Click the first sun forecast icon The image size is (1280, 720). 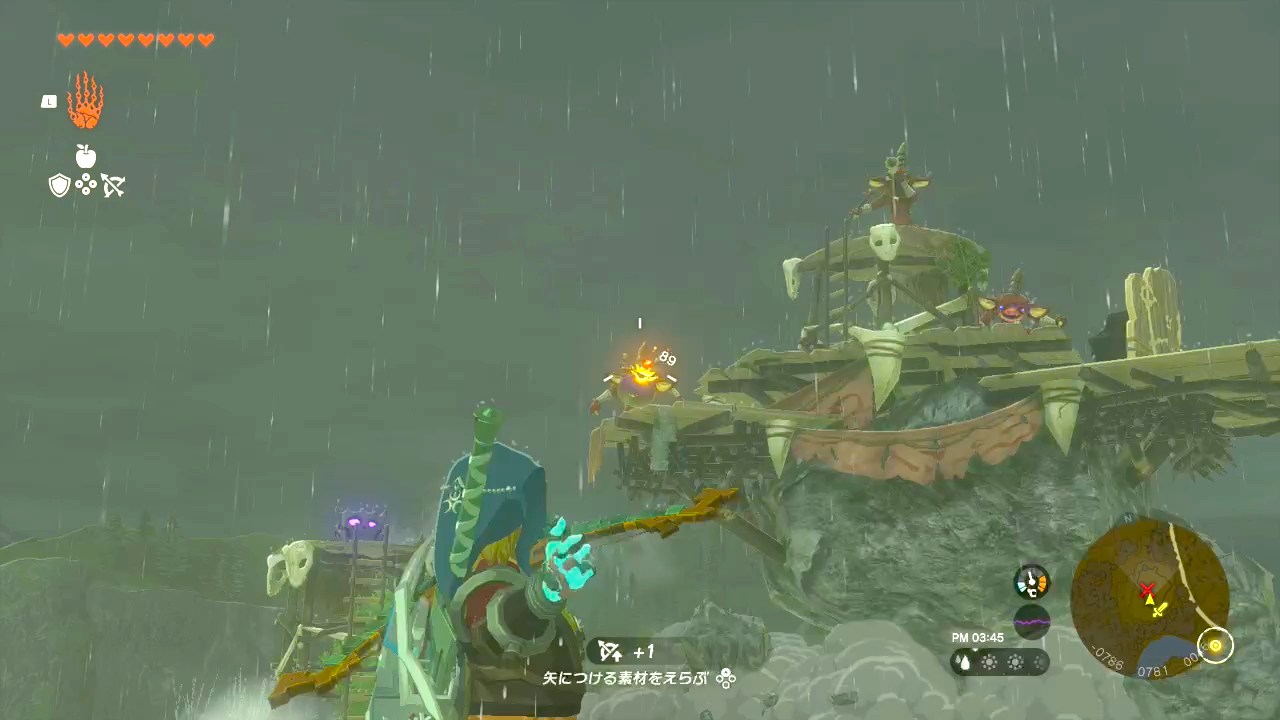tap(988, 661)
